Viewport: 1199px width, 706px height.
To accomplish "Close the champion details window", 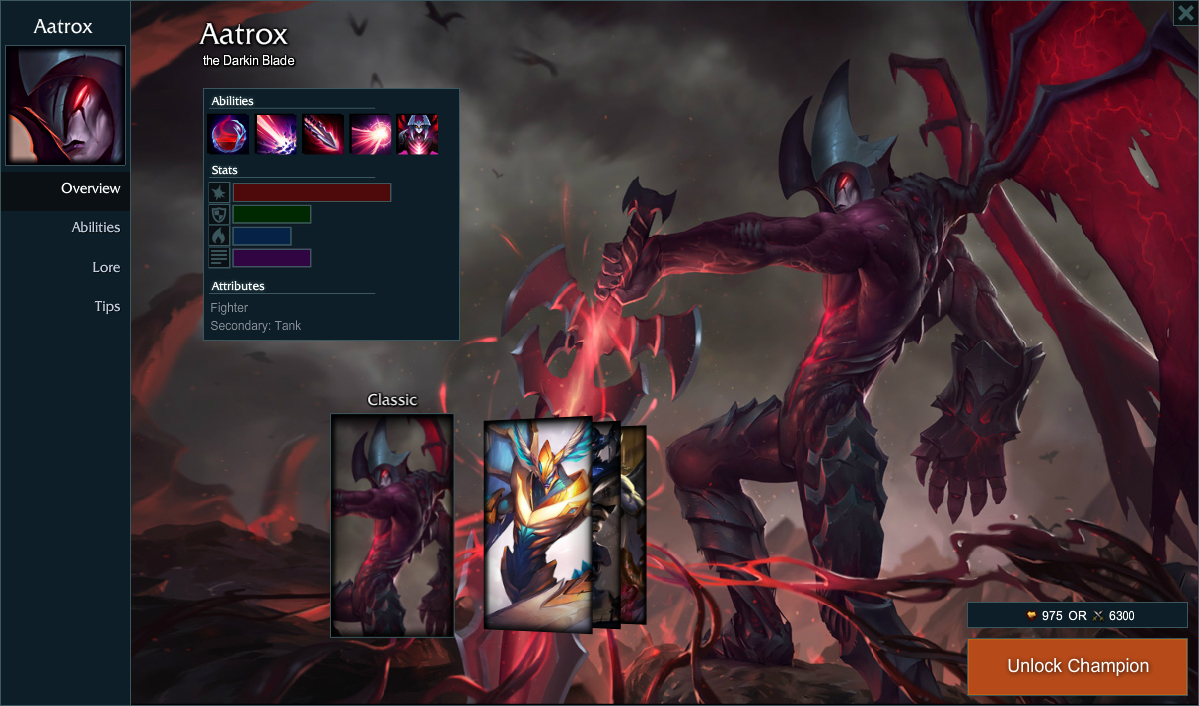I will [x=1186, y=12].
